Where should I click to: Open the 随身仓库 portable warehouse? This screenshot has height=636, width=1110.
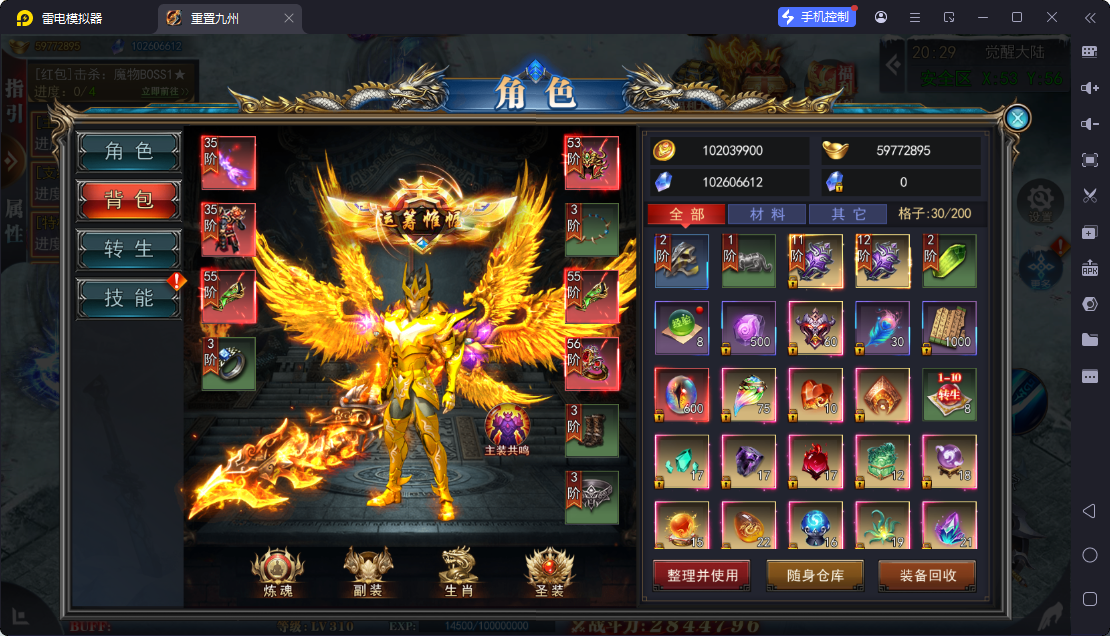[x=815, y=576]
